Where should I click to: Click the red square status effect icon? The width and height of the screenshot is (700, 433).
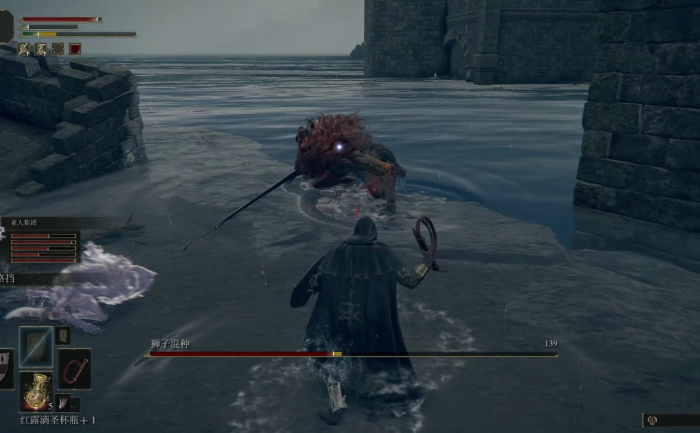[x=75, y=48]
